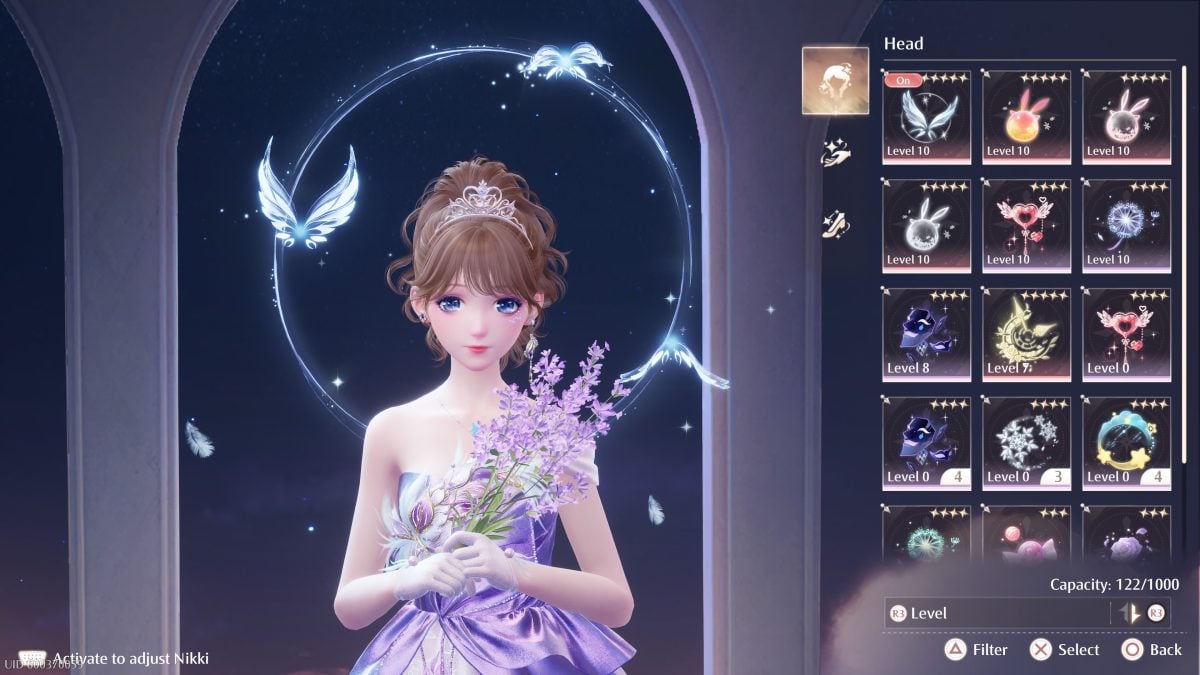
Task: Select the Level 10 pink heart wand
Action: tap(1026, 225)
